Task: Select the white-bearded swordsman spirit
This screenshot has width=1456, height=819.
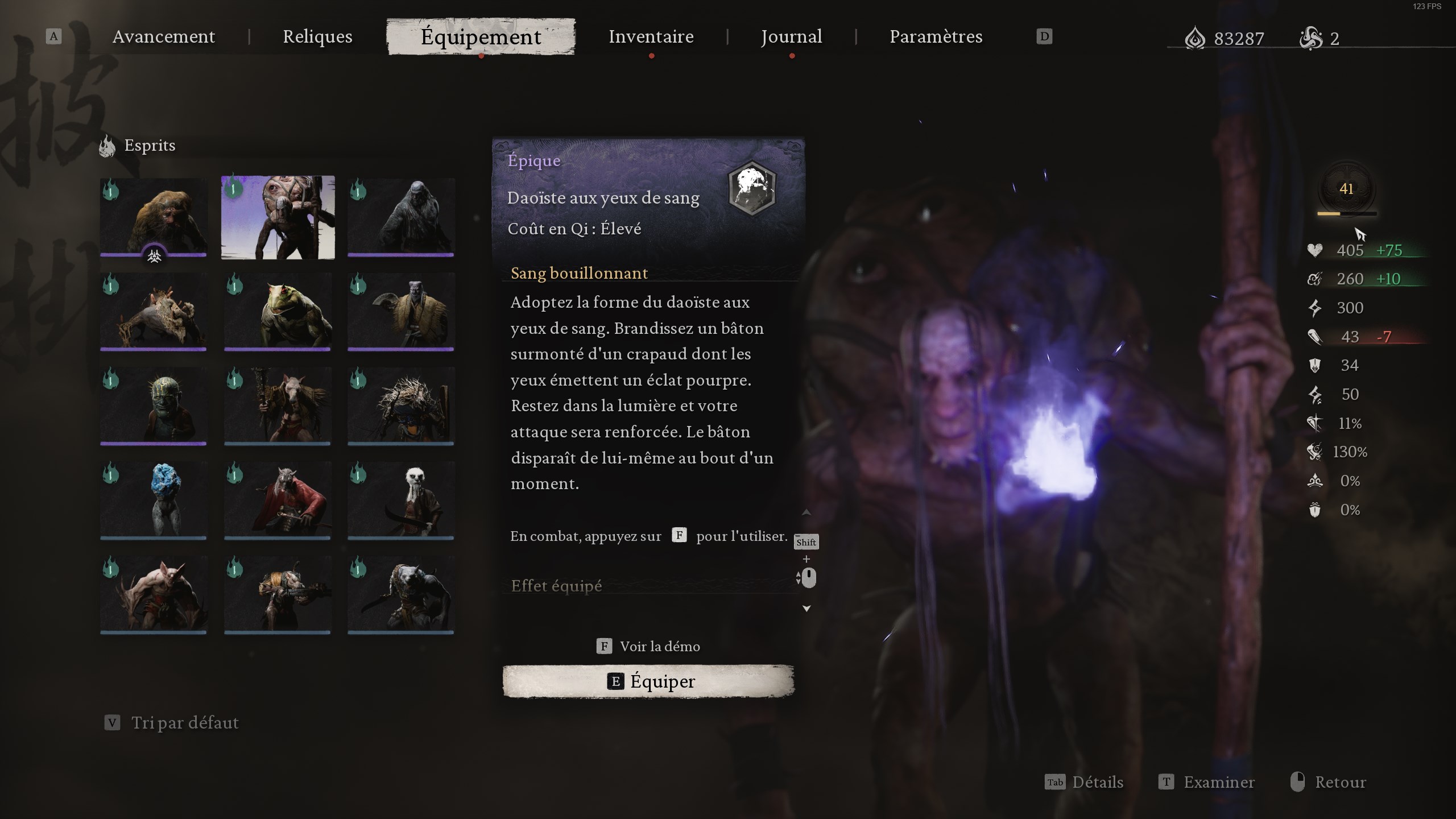Action: pos(401,500)
